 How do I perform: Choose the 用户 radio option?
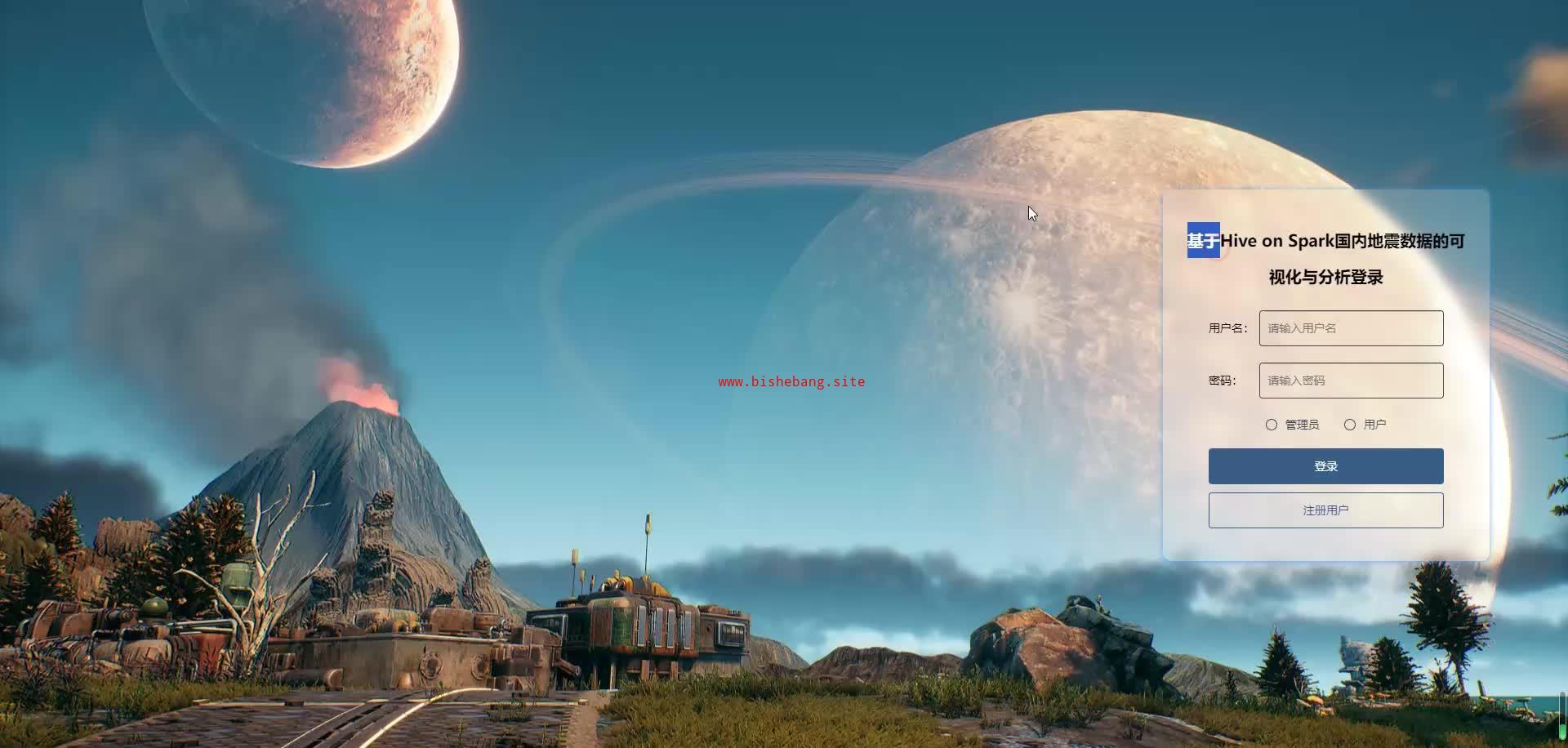pos(1350,425)
